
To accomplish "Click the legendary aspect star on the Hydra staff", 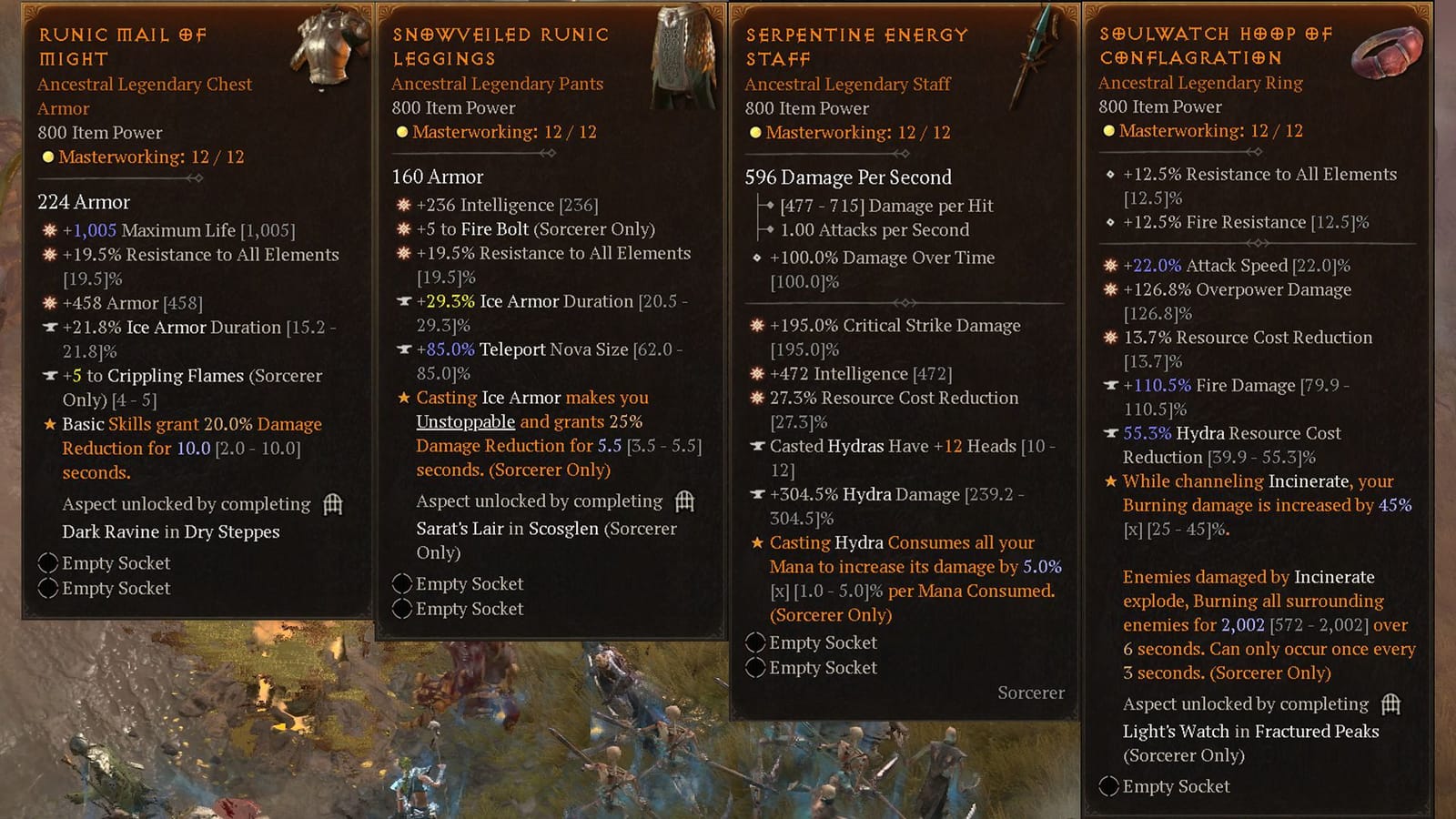I will tap(757, 542).
